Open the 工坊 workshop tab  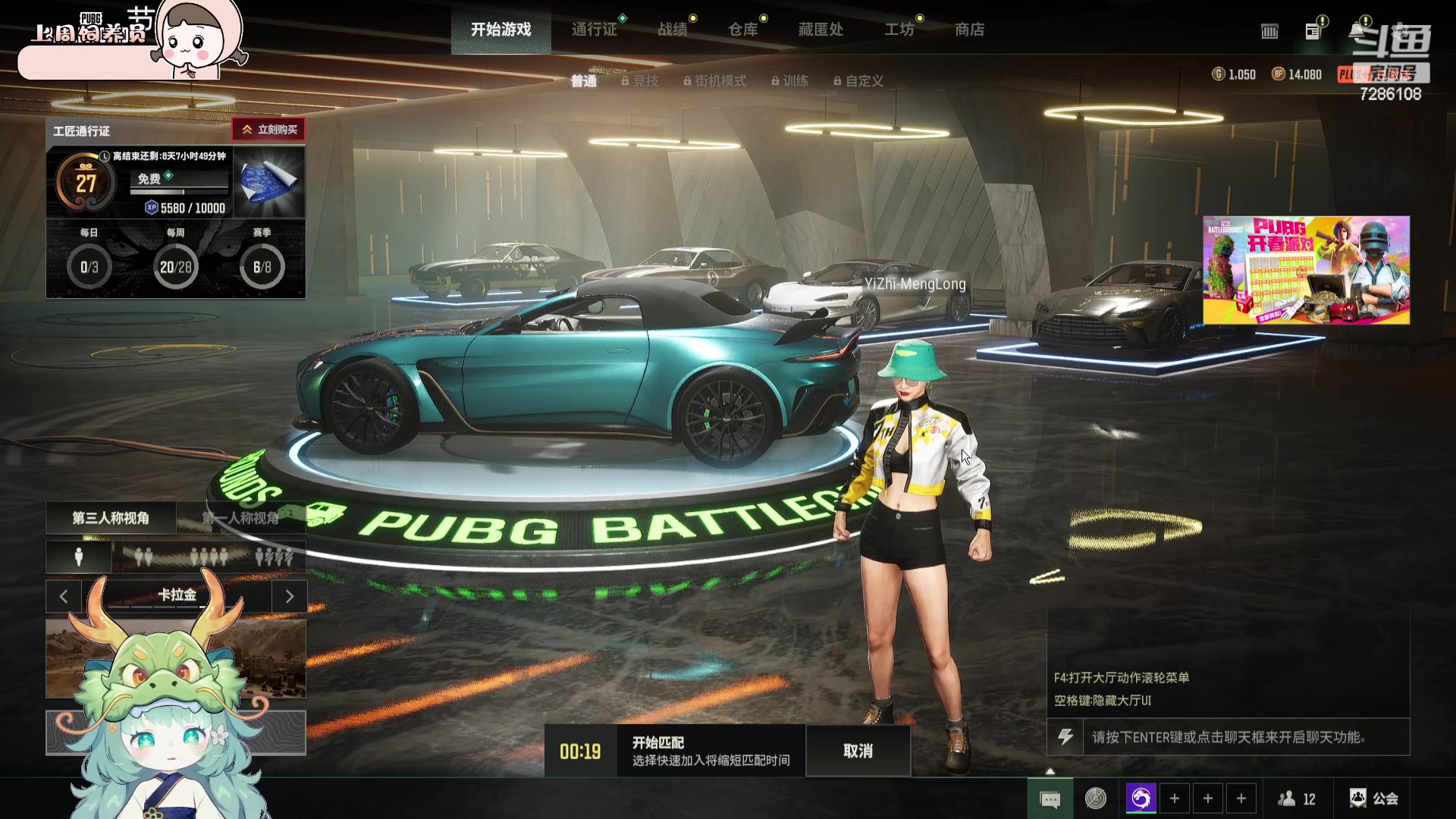899,30
